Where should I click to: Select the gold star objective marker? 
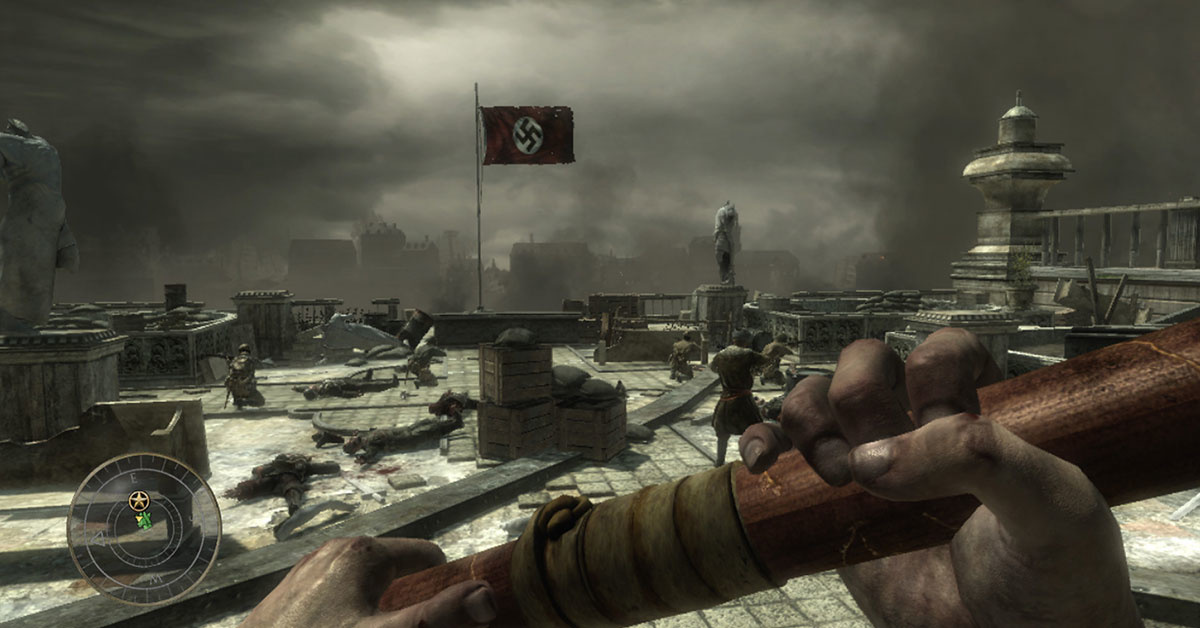tap(138, 499)
